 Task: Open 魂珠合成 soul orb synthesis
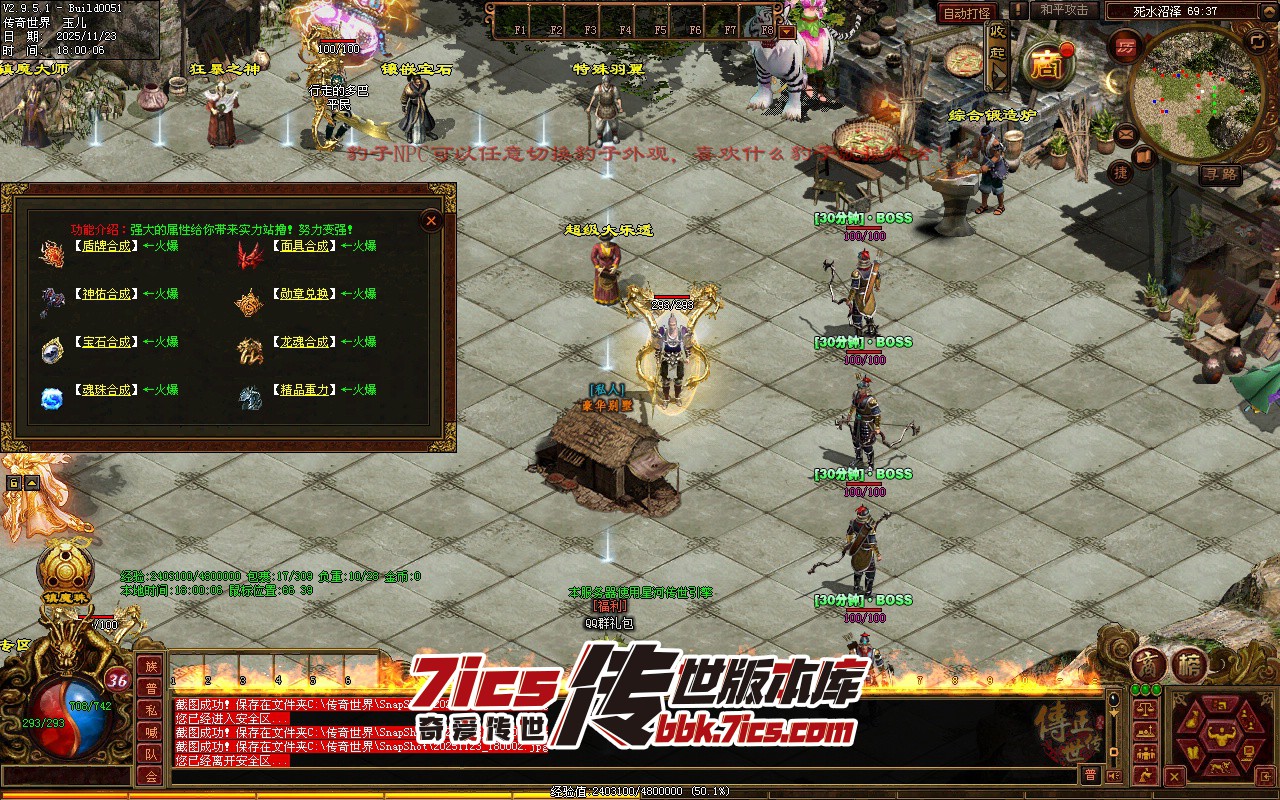coord(104,390)
